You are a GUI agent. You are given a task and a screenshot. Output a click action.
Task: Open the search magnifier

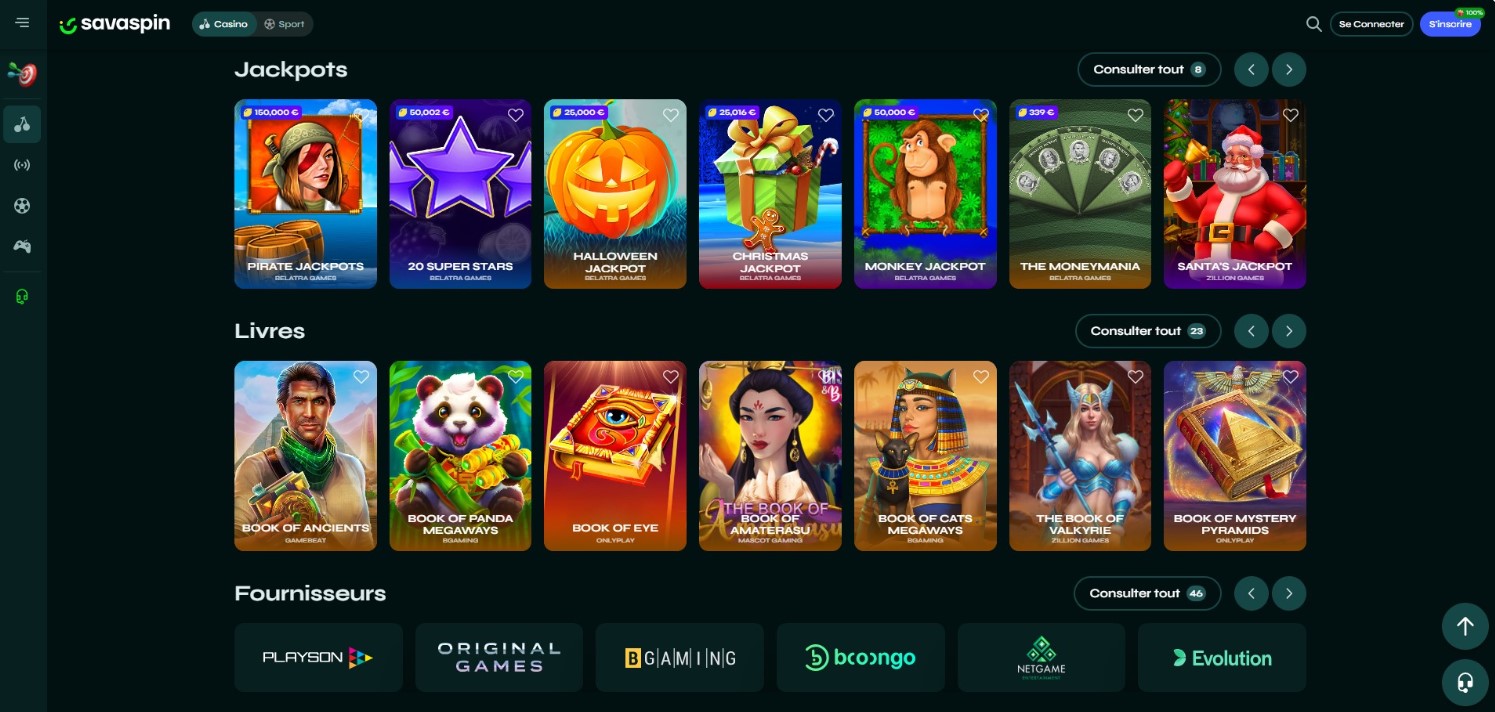[x=1313, y=24]
